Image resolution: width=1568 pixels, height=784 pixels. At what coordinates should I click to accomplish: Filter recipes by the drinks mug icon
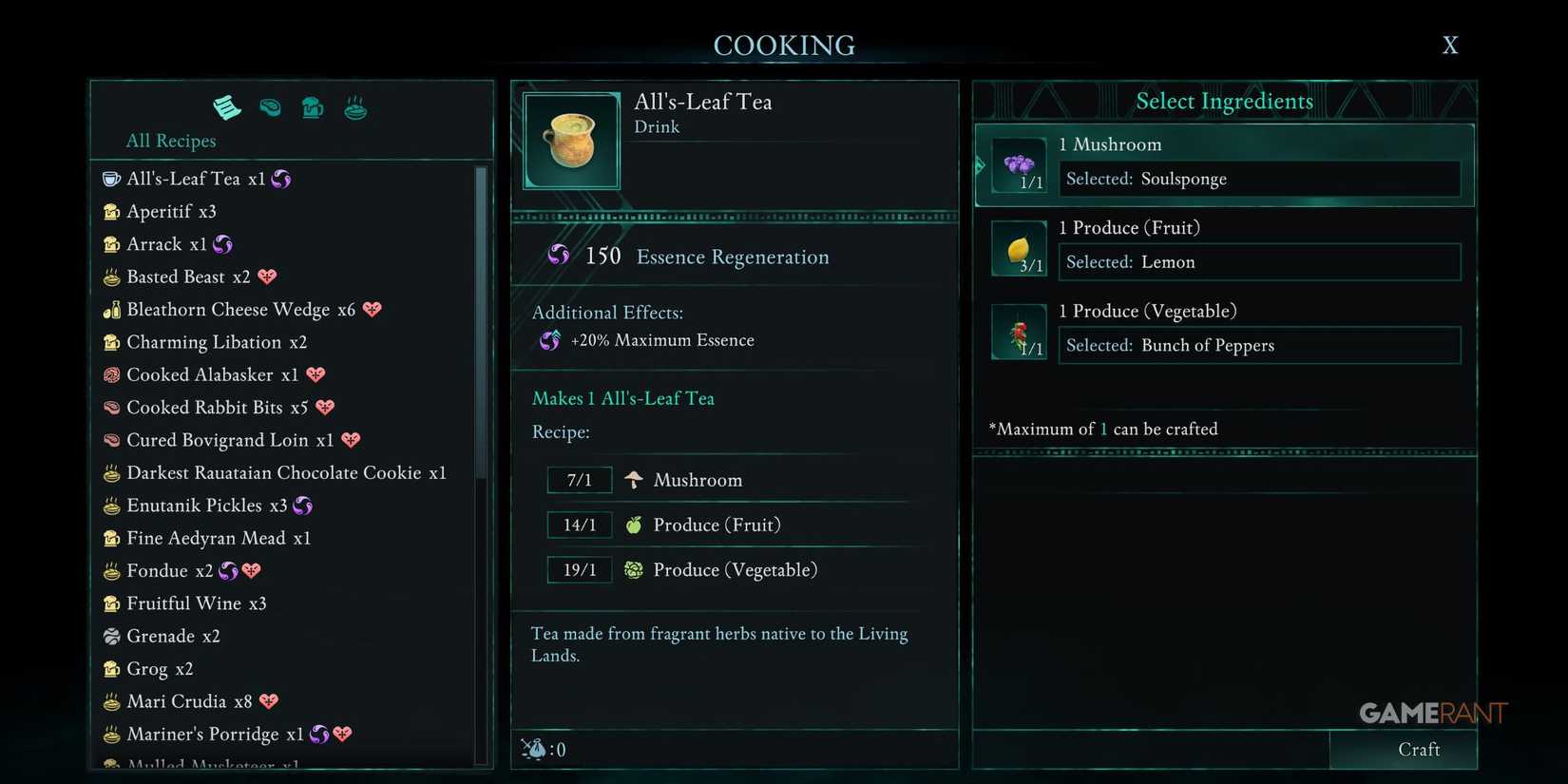click(313, 107)
